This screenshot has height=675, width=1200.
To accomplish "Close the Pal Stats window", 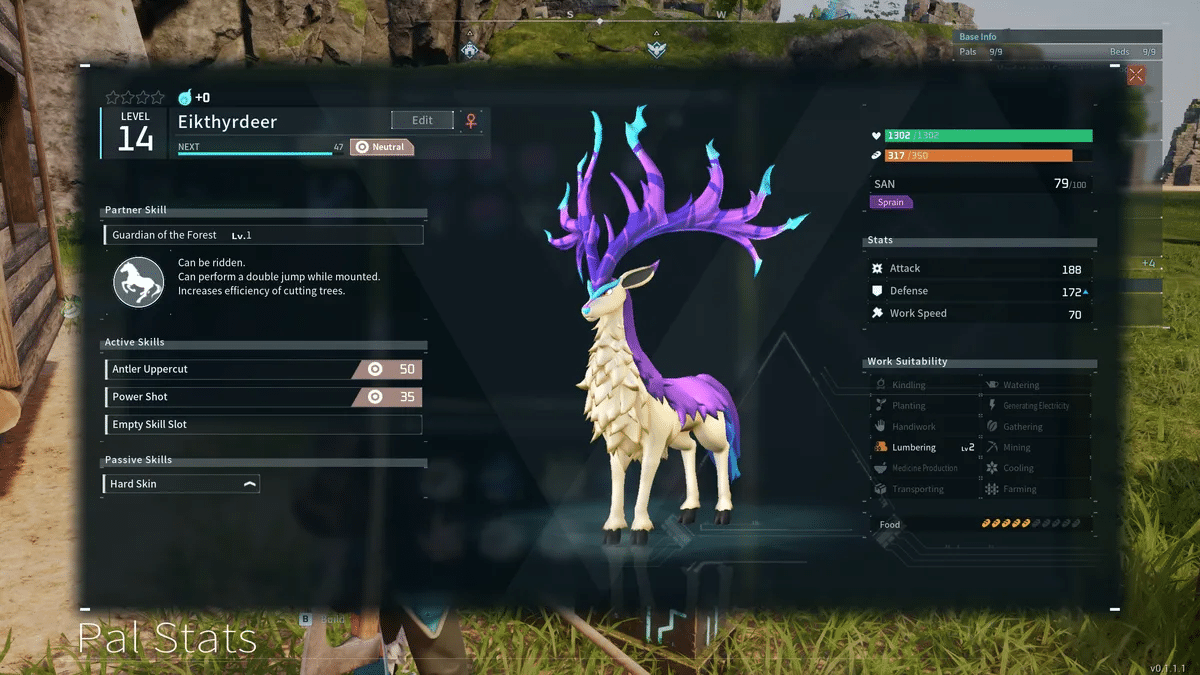I will coord(1136,75).
